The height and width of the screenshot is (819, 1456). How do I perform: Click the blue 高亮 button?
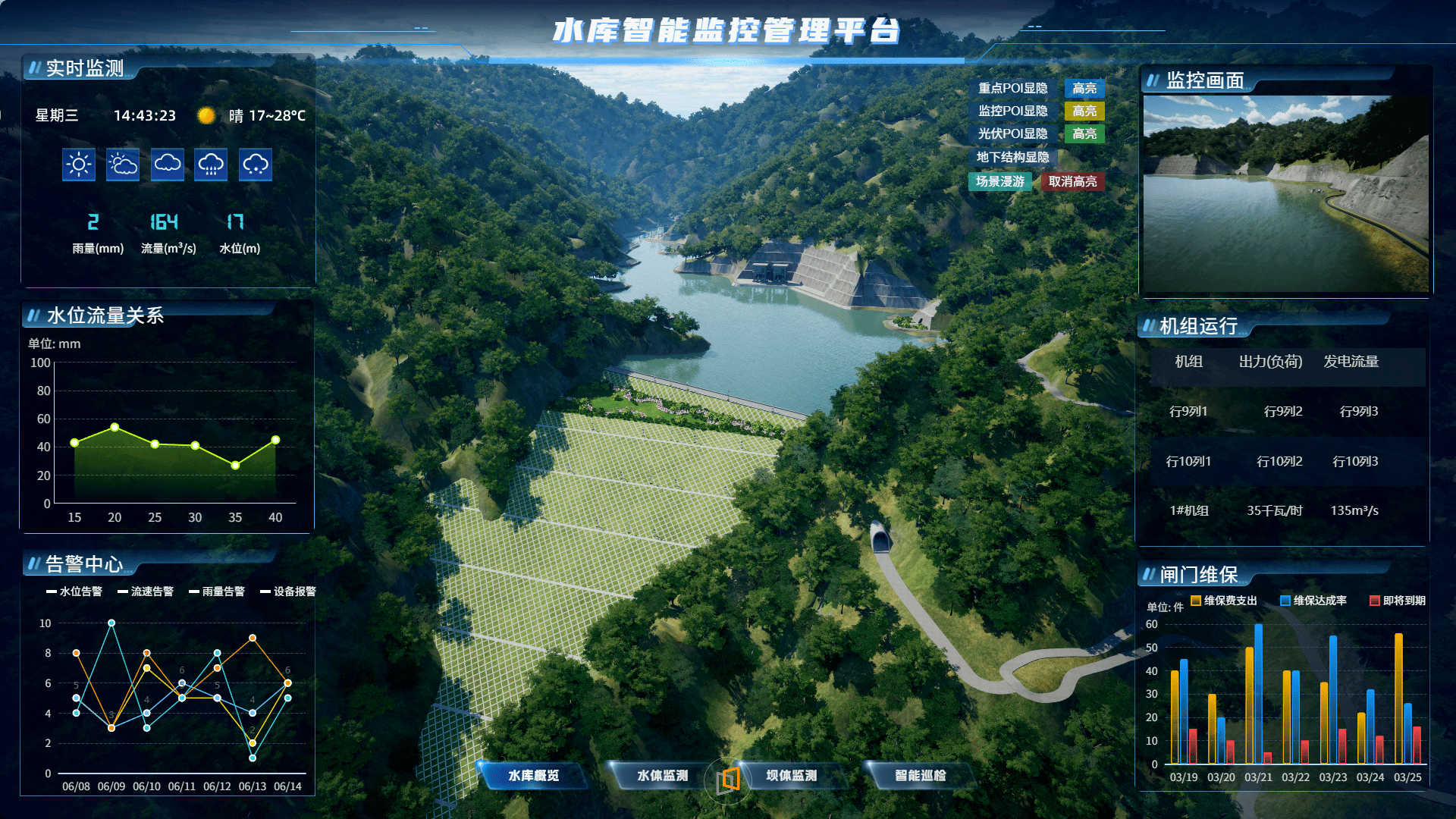coord(1084,89)
